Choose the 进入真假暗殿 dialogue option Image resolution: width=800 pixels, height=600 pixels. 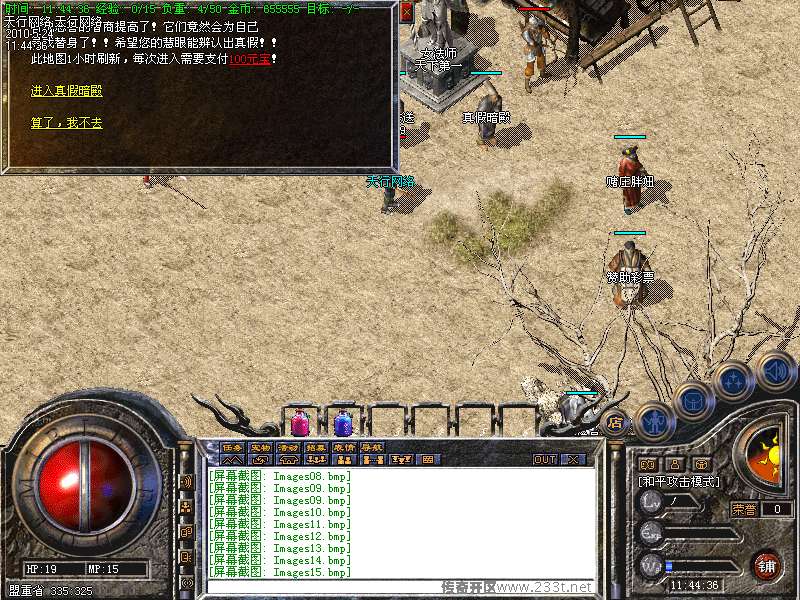(x=66, y=91)
